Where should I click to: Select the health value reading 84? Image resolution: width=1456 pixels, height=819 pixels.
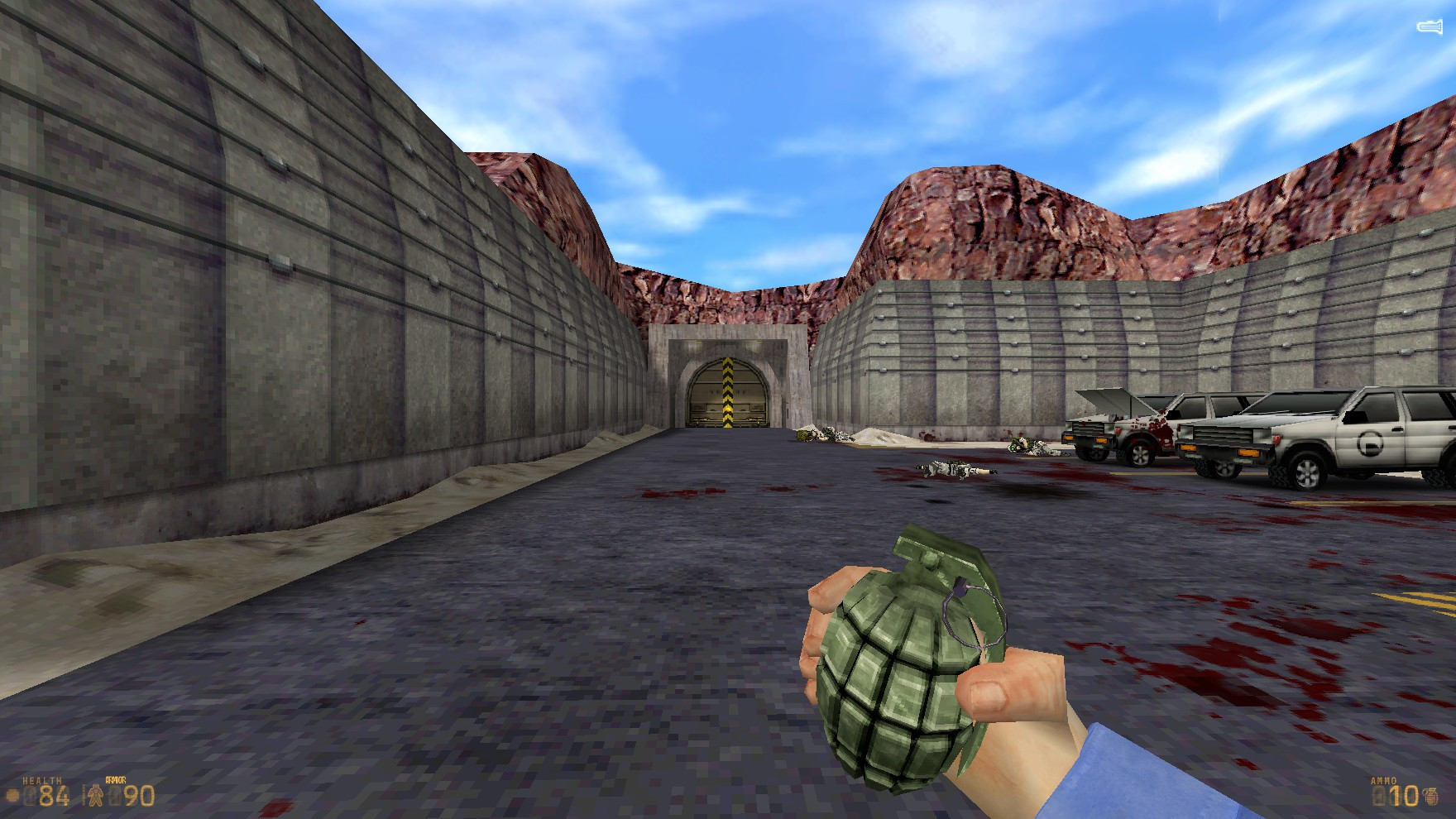point(54,796)
